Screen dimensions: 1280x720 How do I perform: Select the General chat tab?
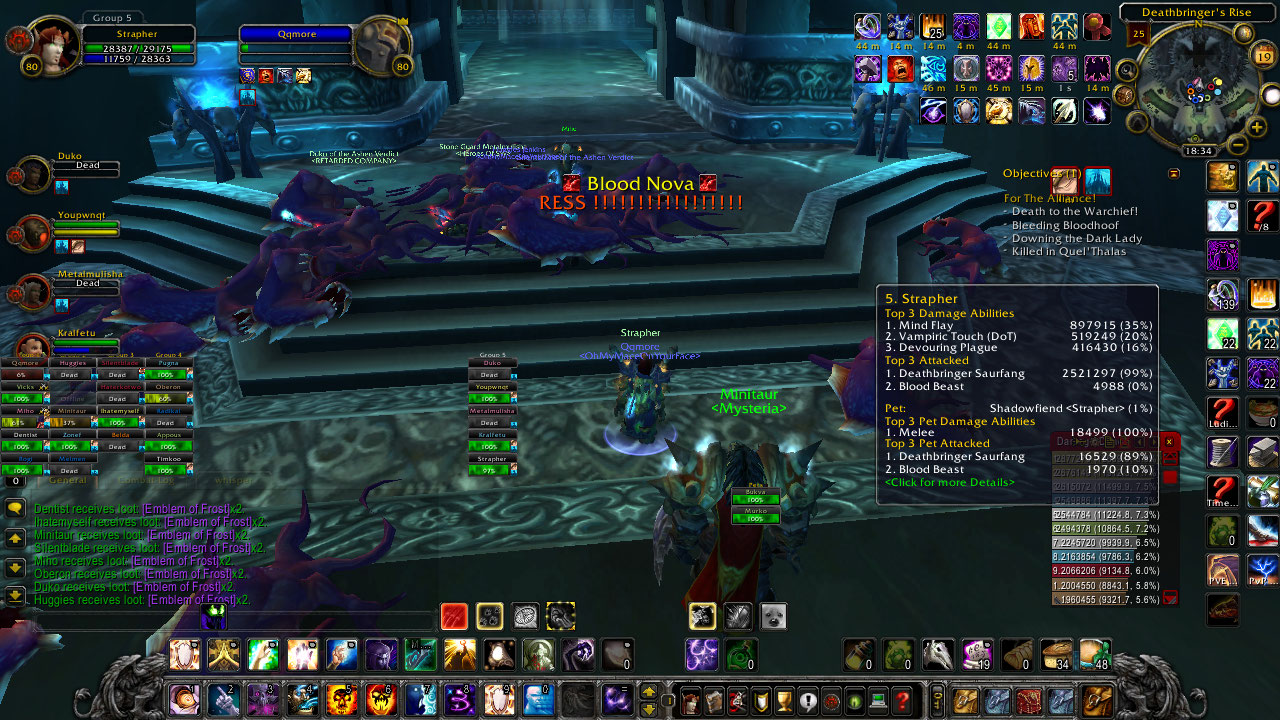[68, 481]
